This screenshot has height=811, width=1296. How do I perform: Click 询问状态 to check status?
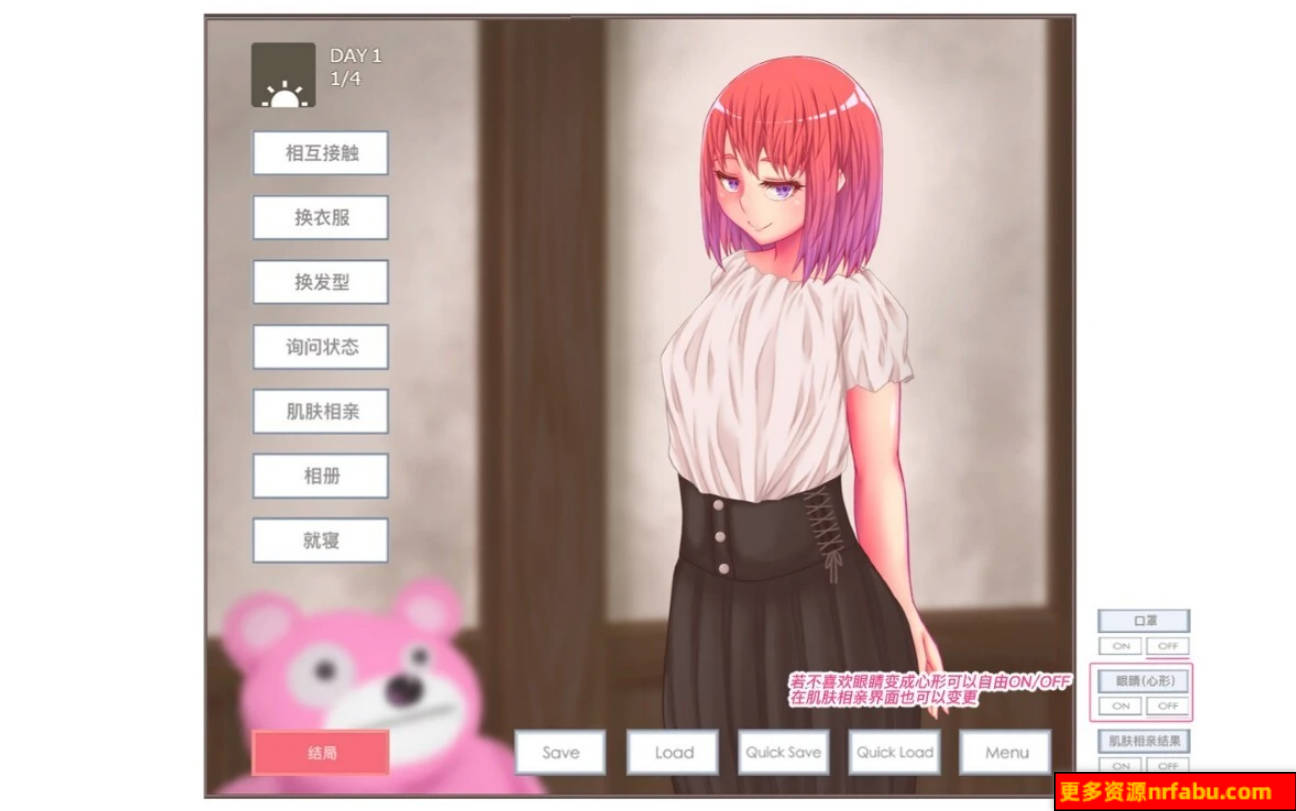pyautogui.click(x=320, y=347)
